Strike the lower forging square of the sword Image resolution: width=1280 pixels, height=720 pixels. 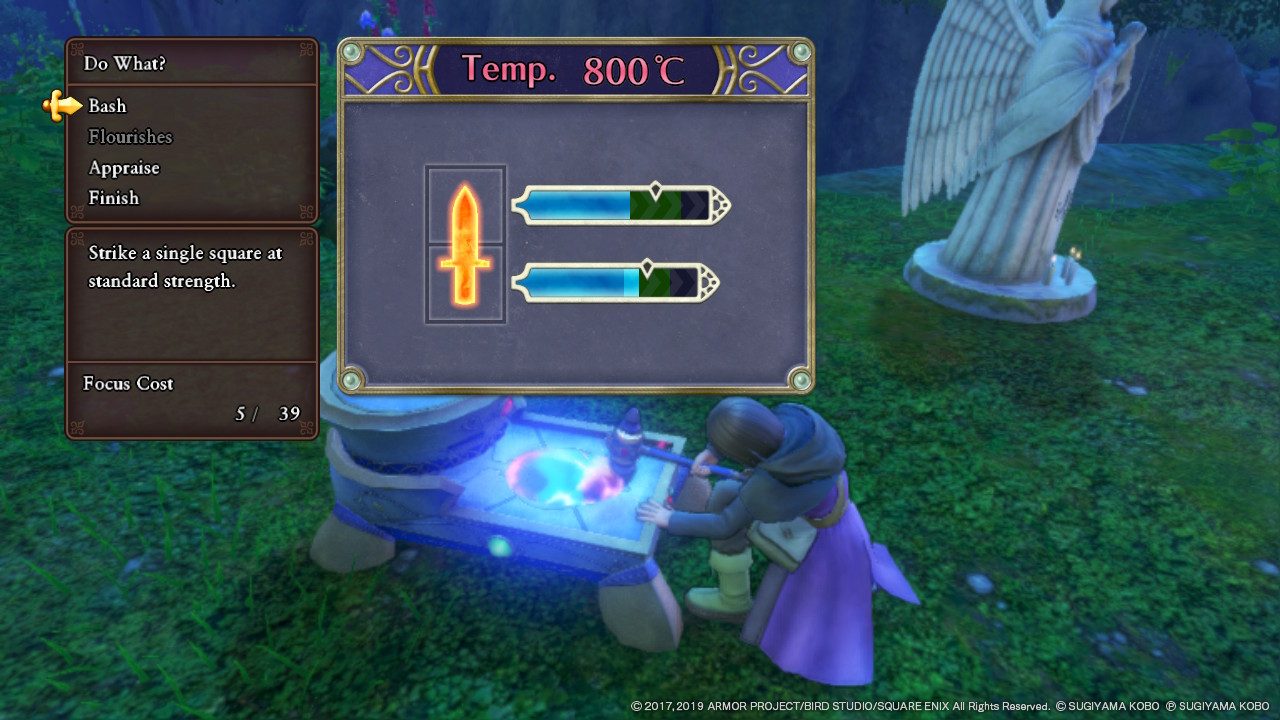(465, 284)
